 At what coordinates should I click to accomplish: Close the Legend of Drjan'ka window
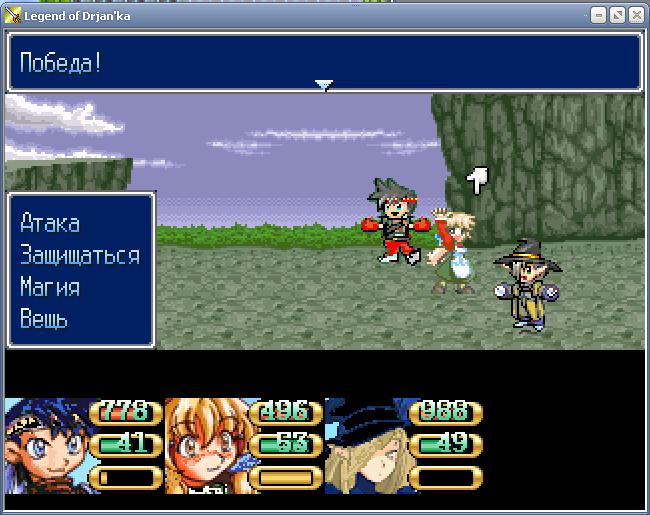[x=636, y=15]
